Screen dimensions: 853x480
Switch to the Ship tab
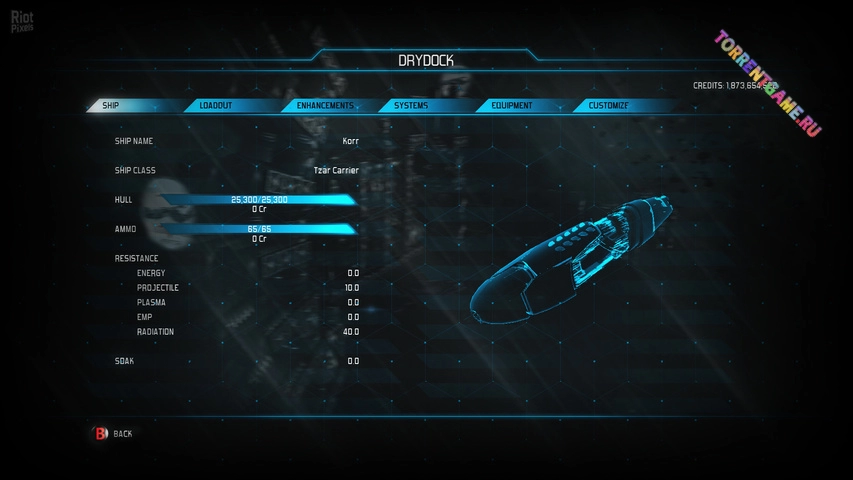[x=120, y=105]
